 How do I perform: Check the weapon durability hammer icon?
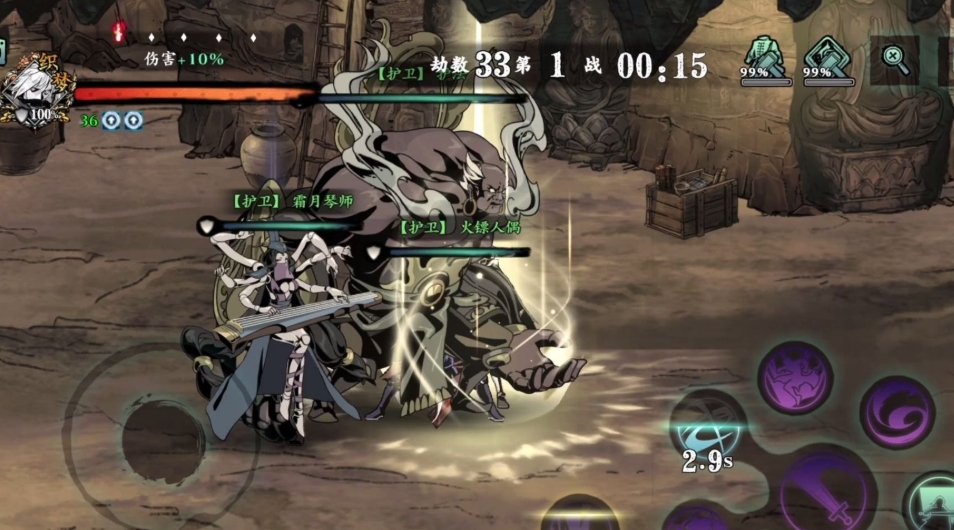pos(827,58)
